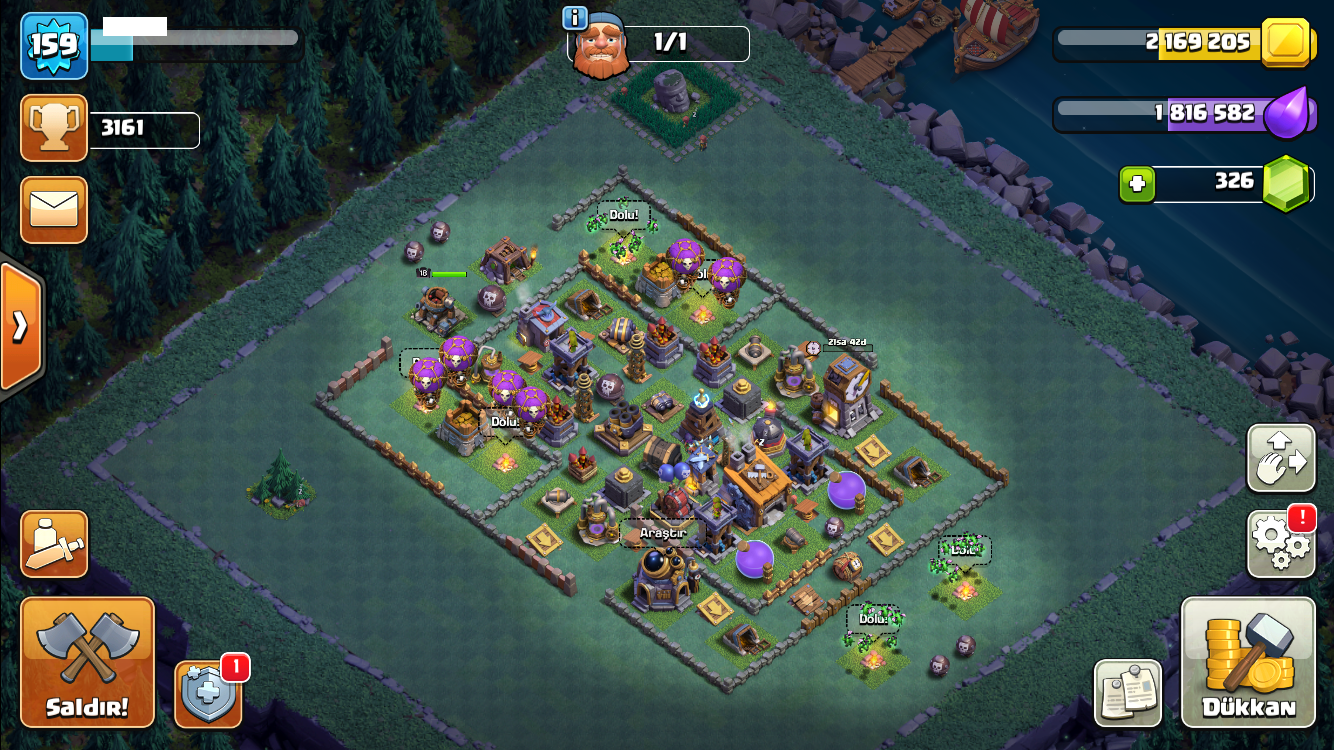Click the green plus to buy gems
Viewport: 1334px width, 750px height.
tap(1137, 184)
